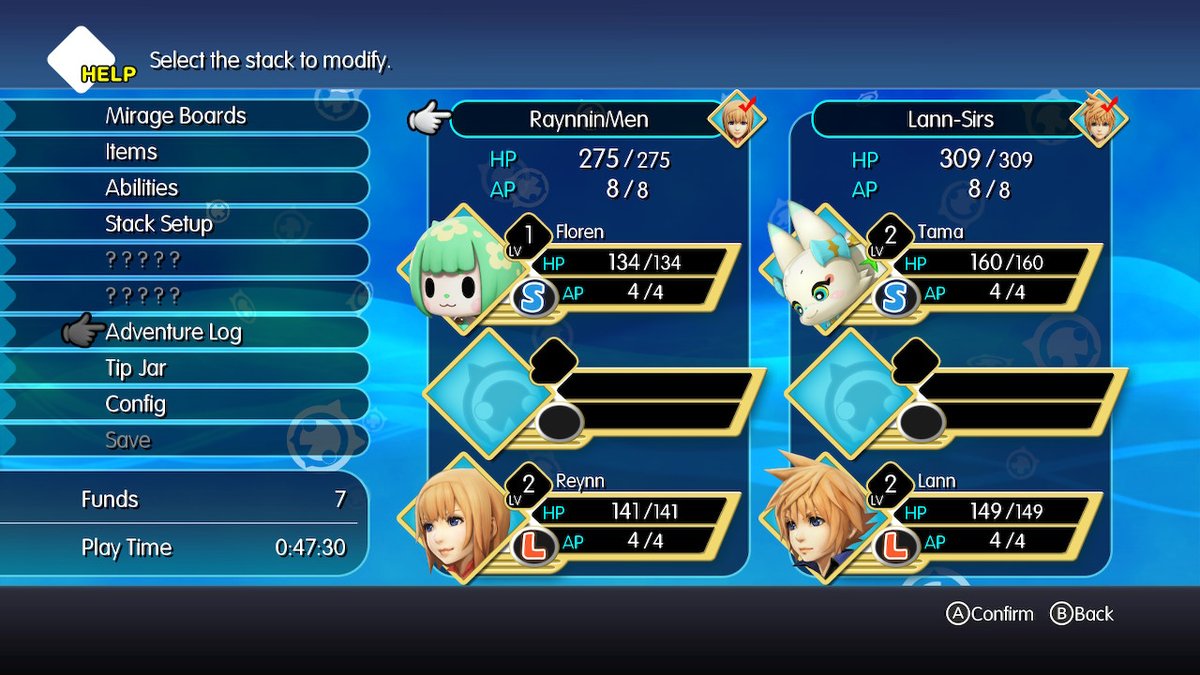The image size is (1200, 675).
Task: Select the Tip Jar entry
Action: pyautogui.click(x=136, y=368)
